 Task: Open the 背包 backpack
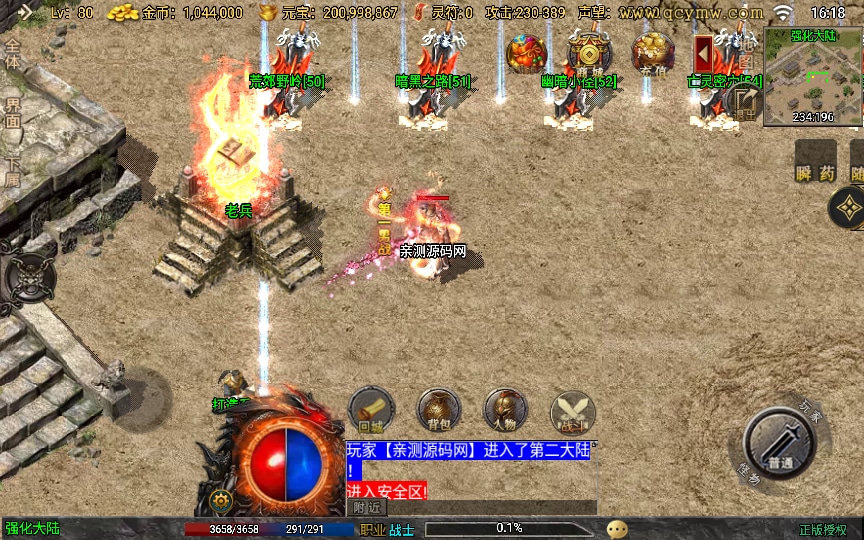click(x=439, y=411)
